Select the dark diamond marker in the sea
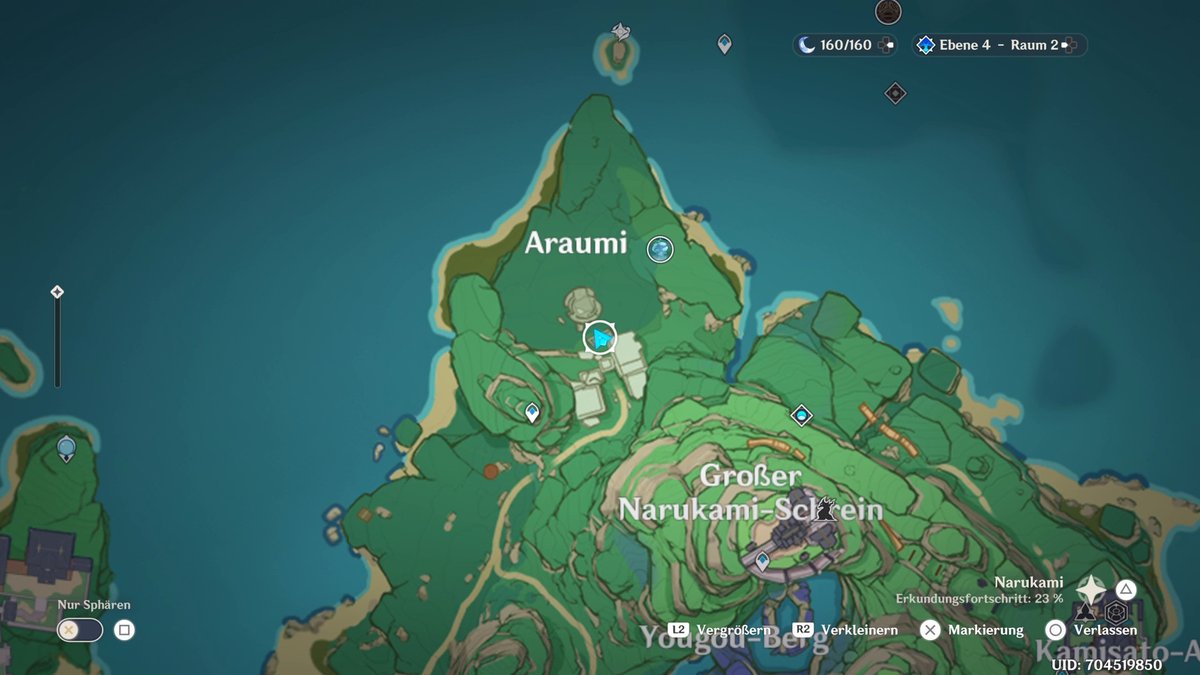 pyautogui.click(x=895, y=93)
